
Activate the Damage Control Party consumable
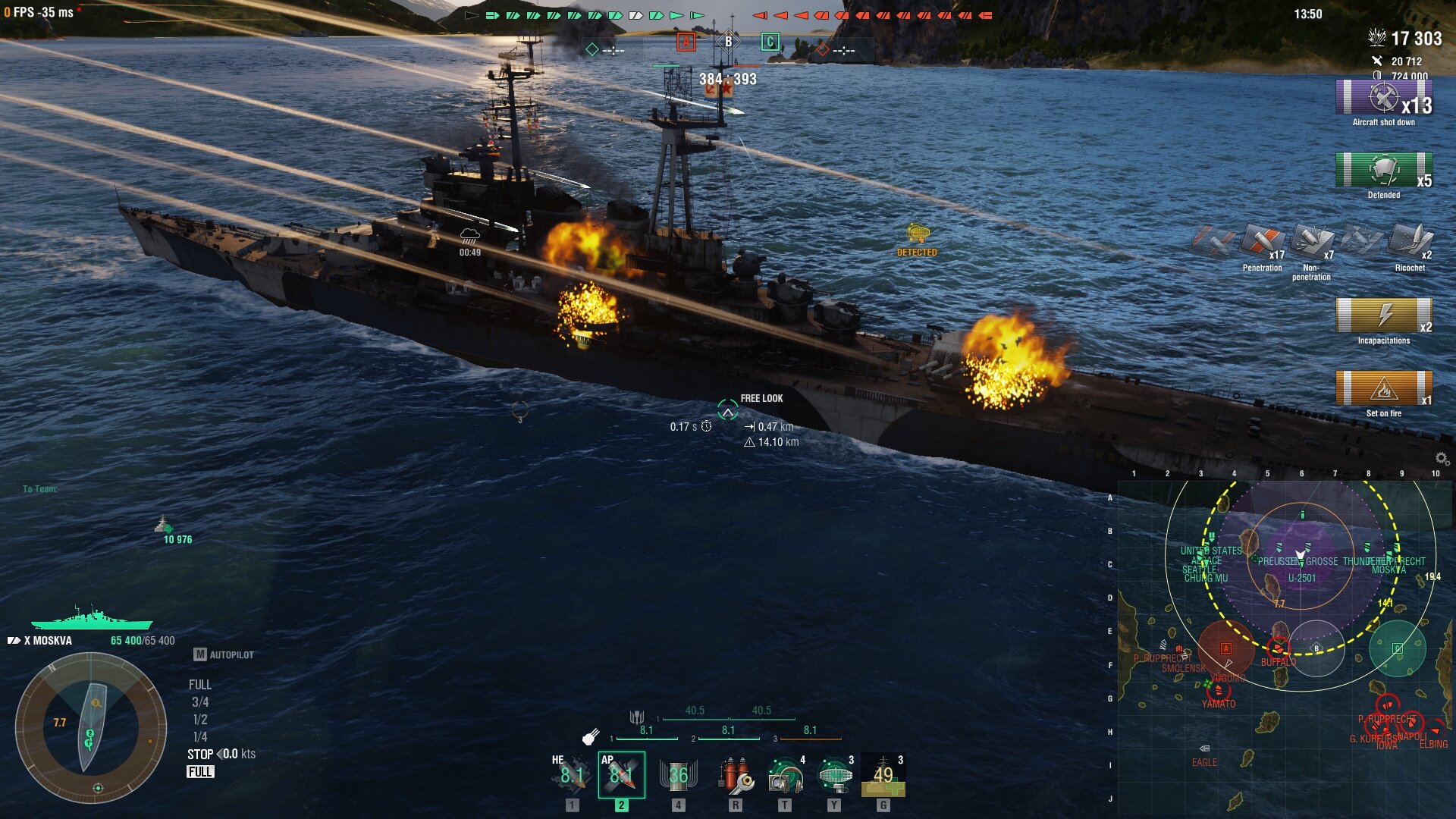pyautogui.click(x=735, y=775)
